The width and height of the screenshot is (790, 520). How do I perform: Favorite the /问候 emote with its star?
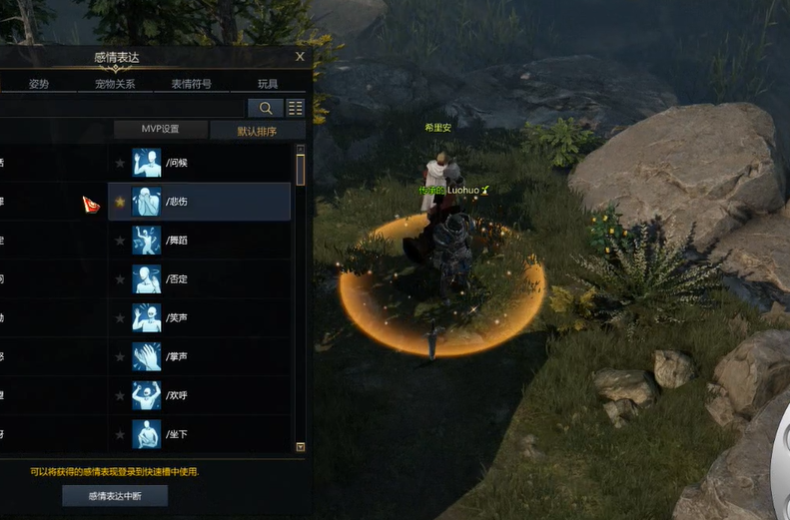coord(120,162)
